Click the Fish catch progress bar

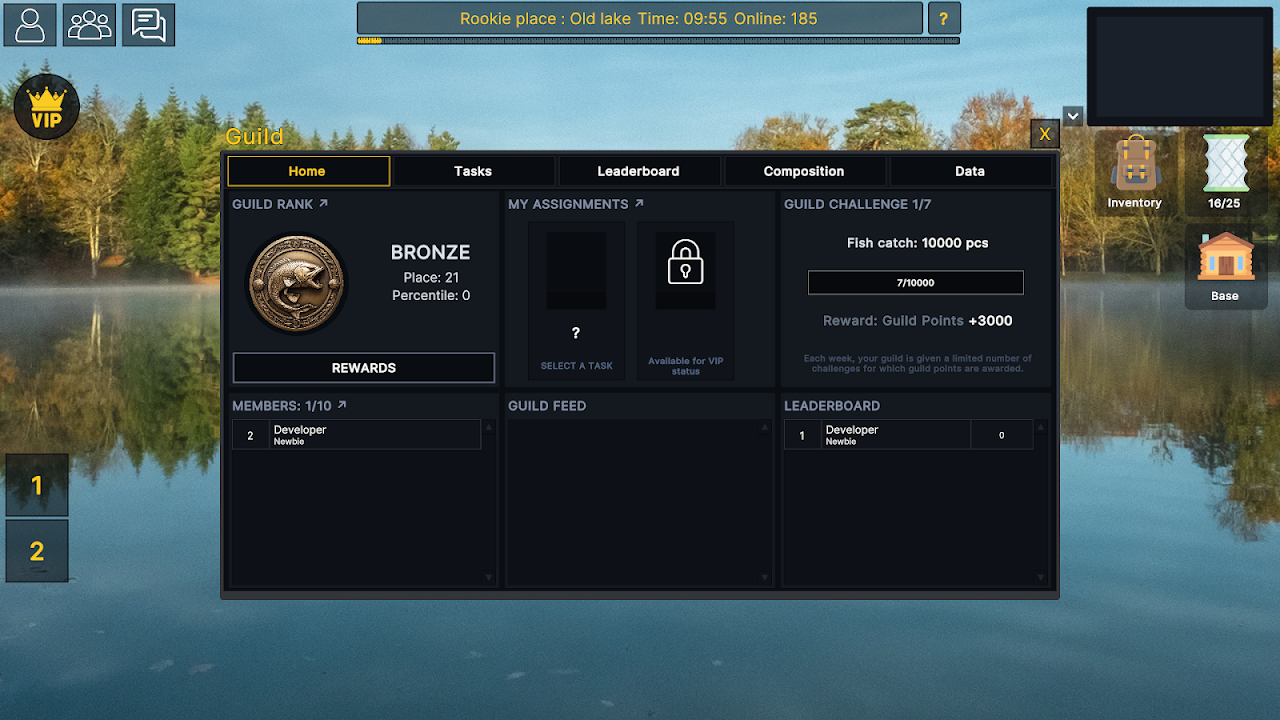(915, 282)
